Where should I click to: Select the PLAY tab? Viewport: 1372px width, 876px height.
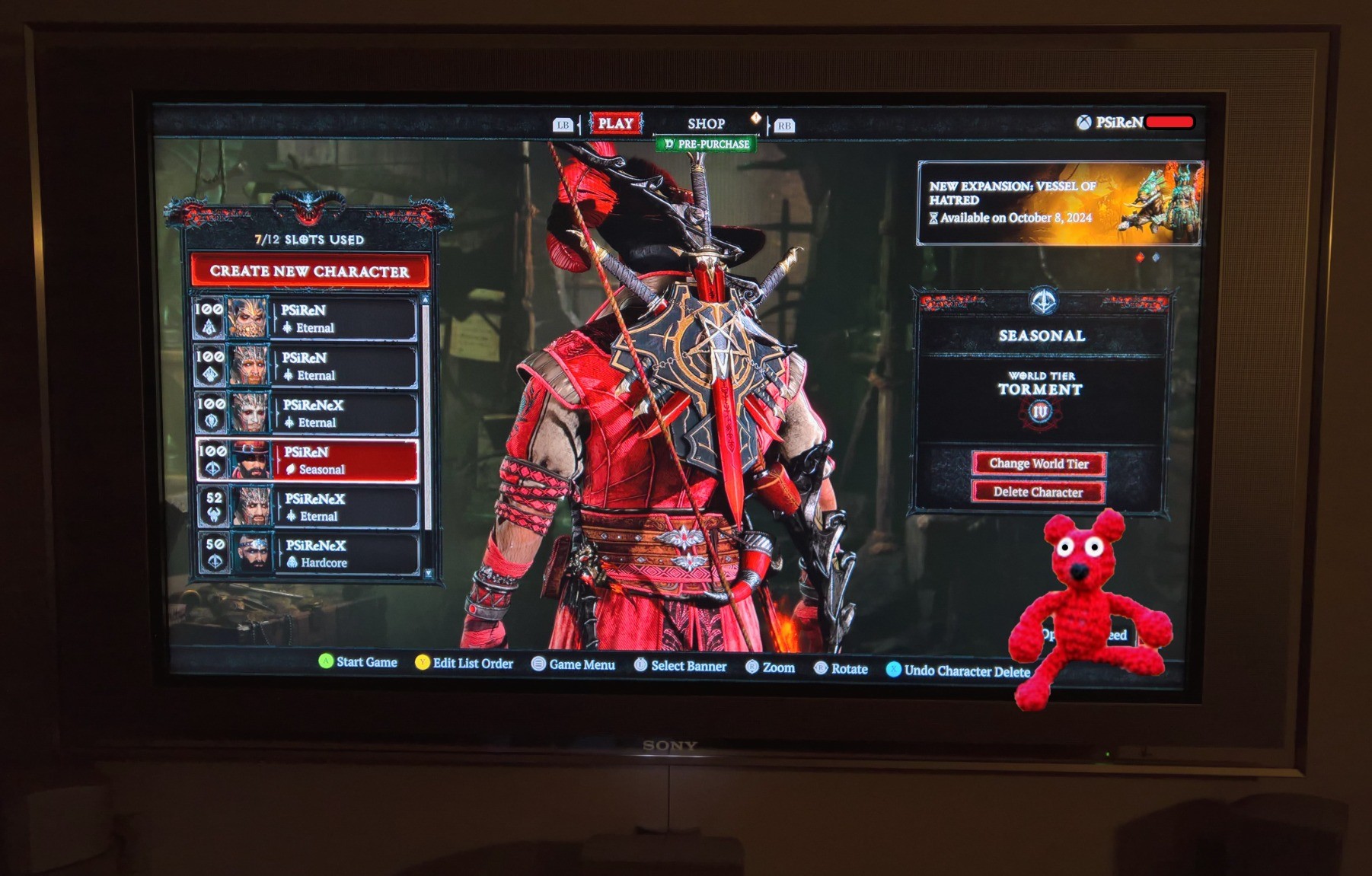tap(615, 123)
